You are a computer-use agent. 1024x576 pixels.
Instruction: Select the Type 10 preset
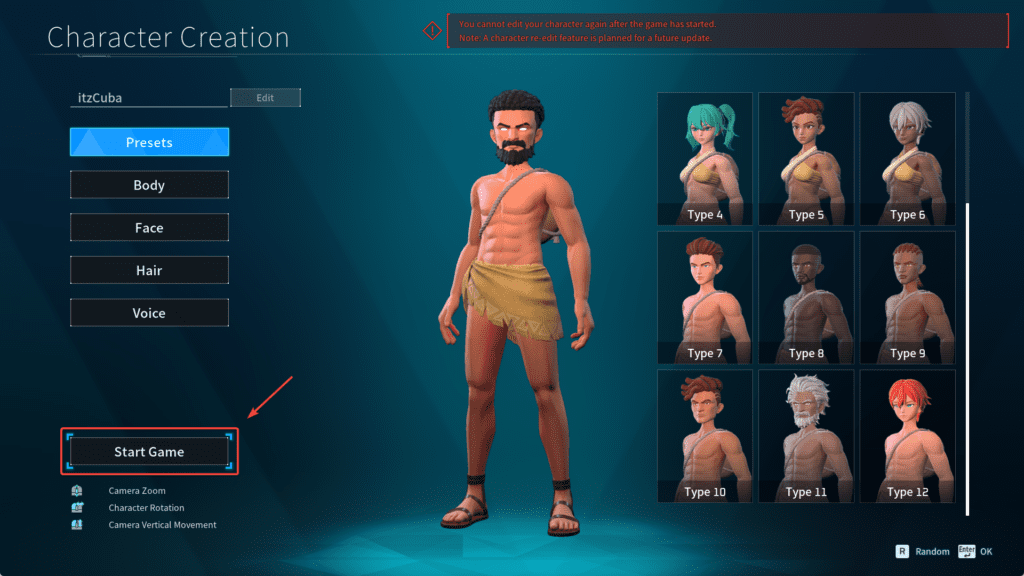(x=705, y=436)
